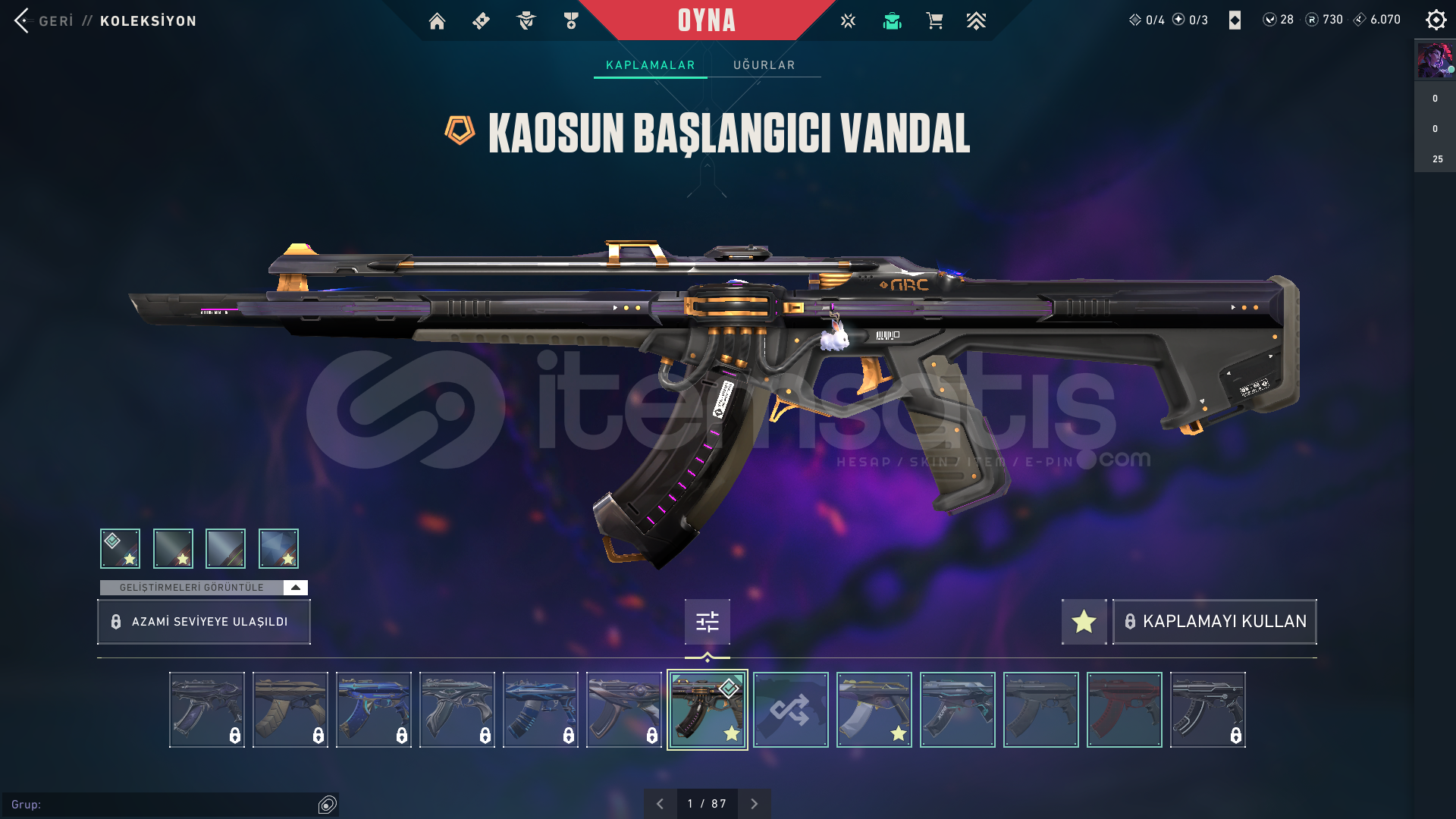Click KAPLAMAYI KULLAN to equip the skin
Viewport: 1456px width, 819px height.
pos(1213,622)
